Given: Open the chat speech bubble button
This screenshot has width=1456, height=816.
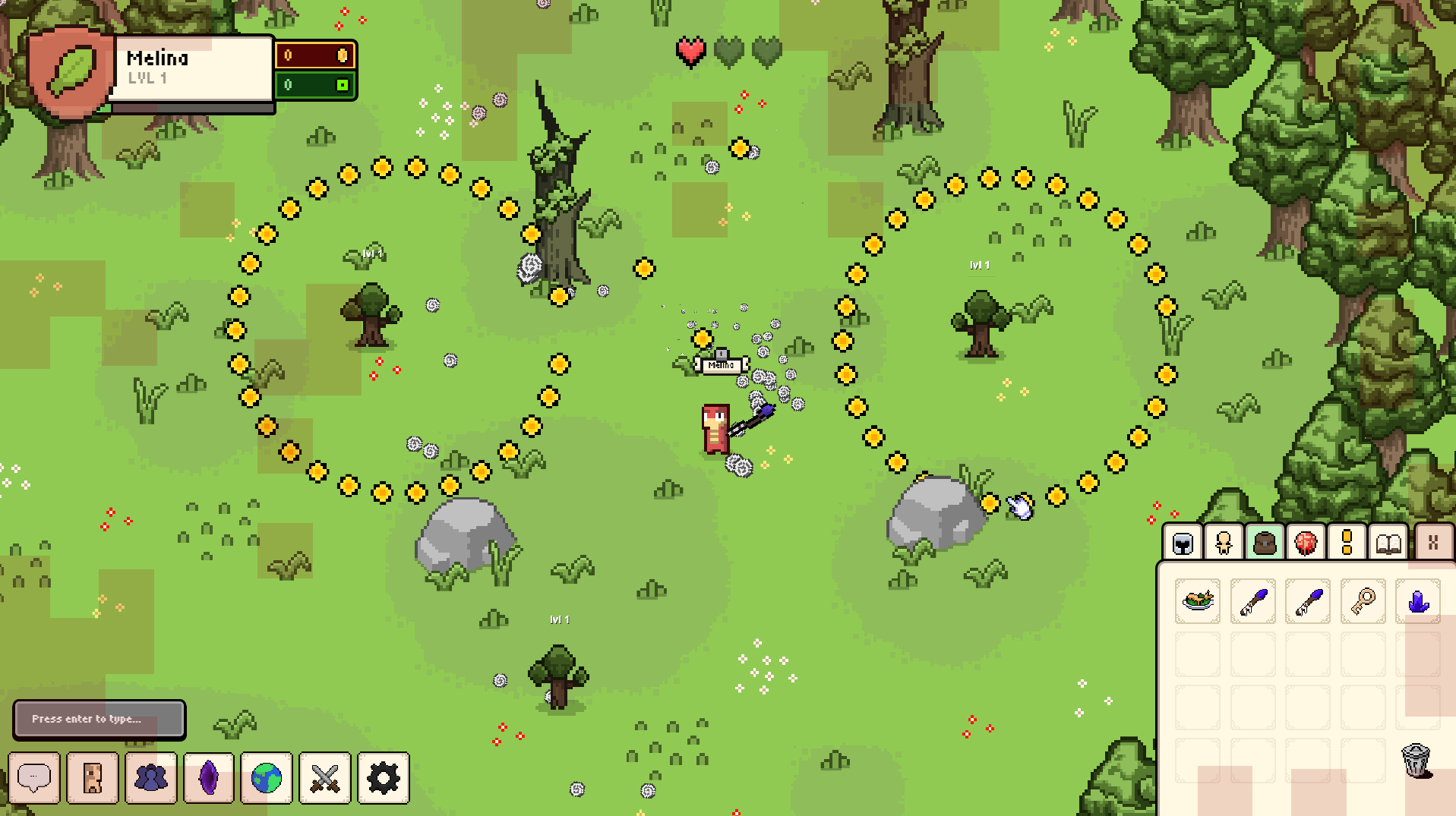Looking at the screenshot, I should [34, 777].
